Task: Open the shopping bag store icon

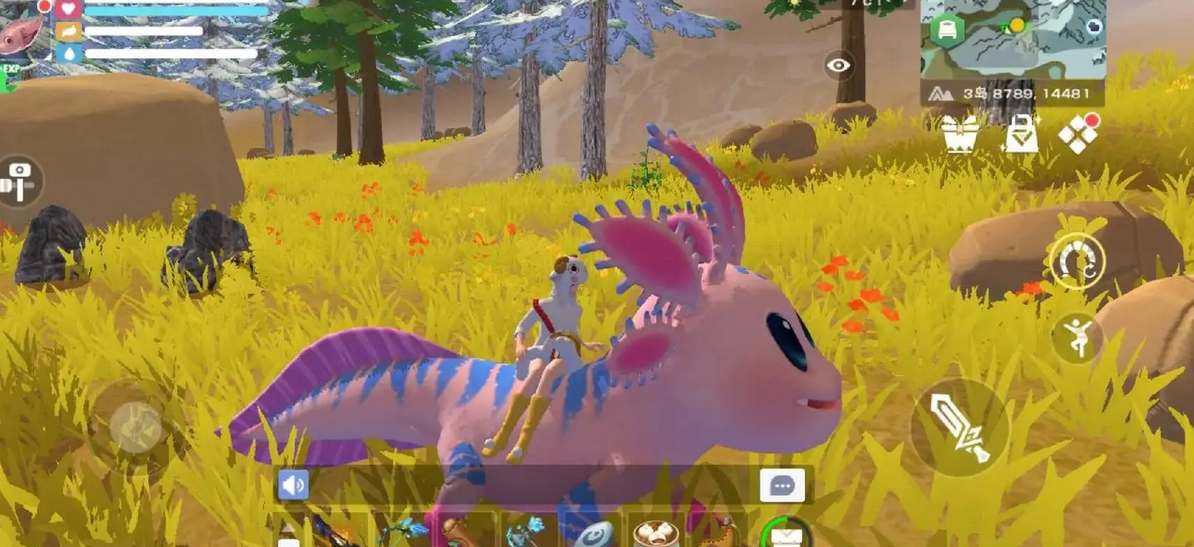Action: [x=1019, y=135]
